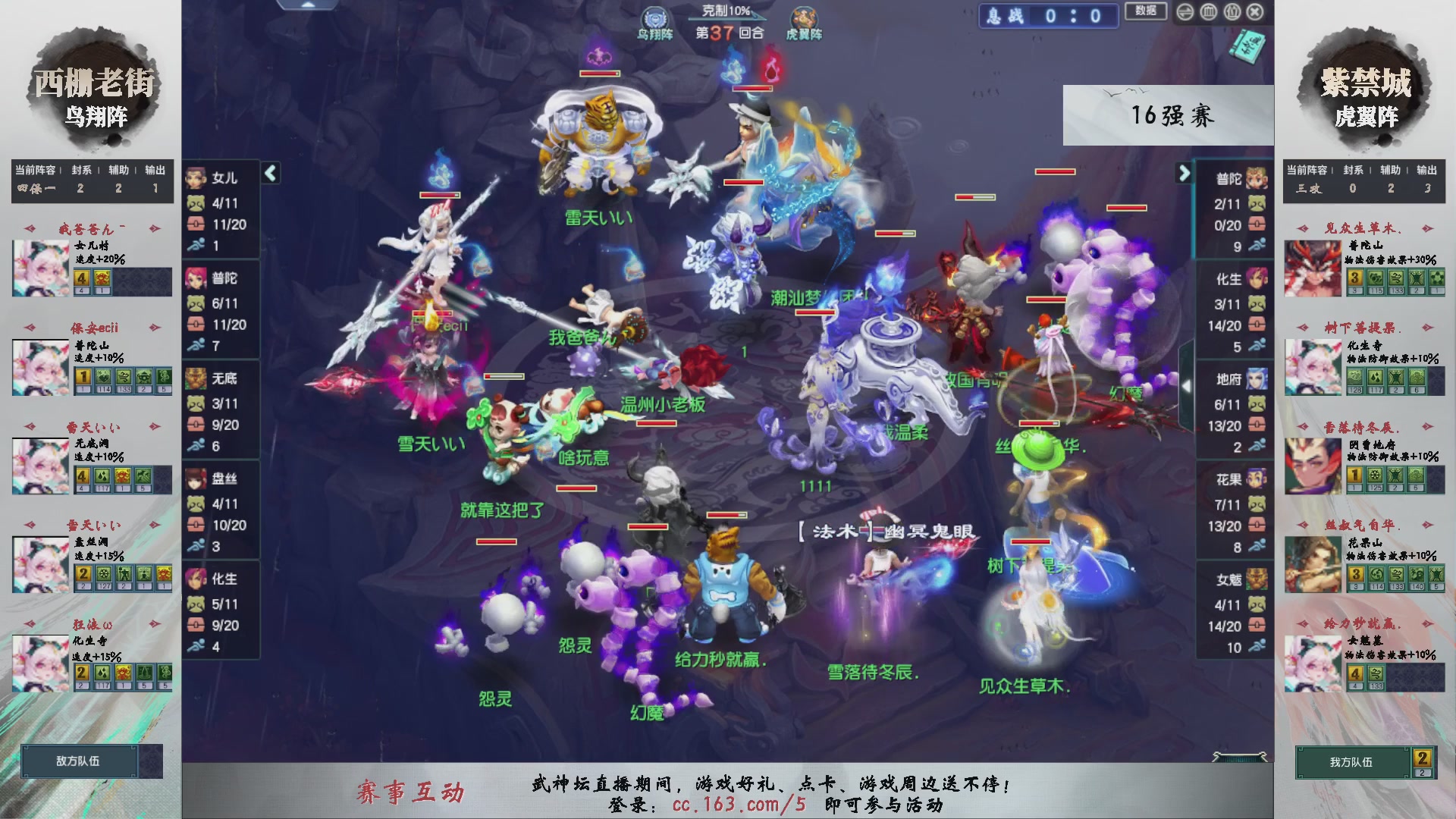The width and height of the screenshot is (1456, 819).
Task: Collapse the right team panel with its chevron
Action: pos(1185,173)
